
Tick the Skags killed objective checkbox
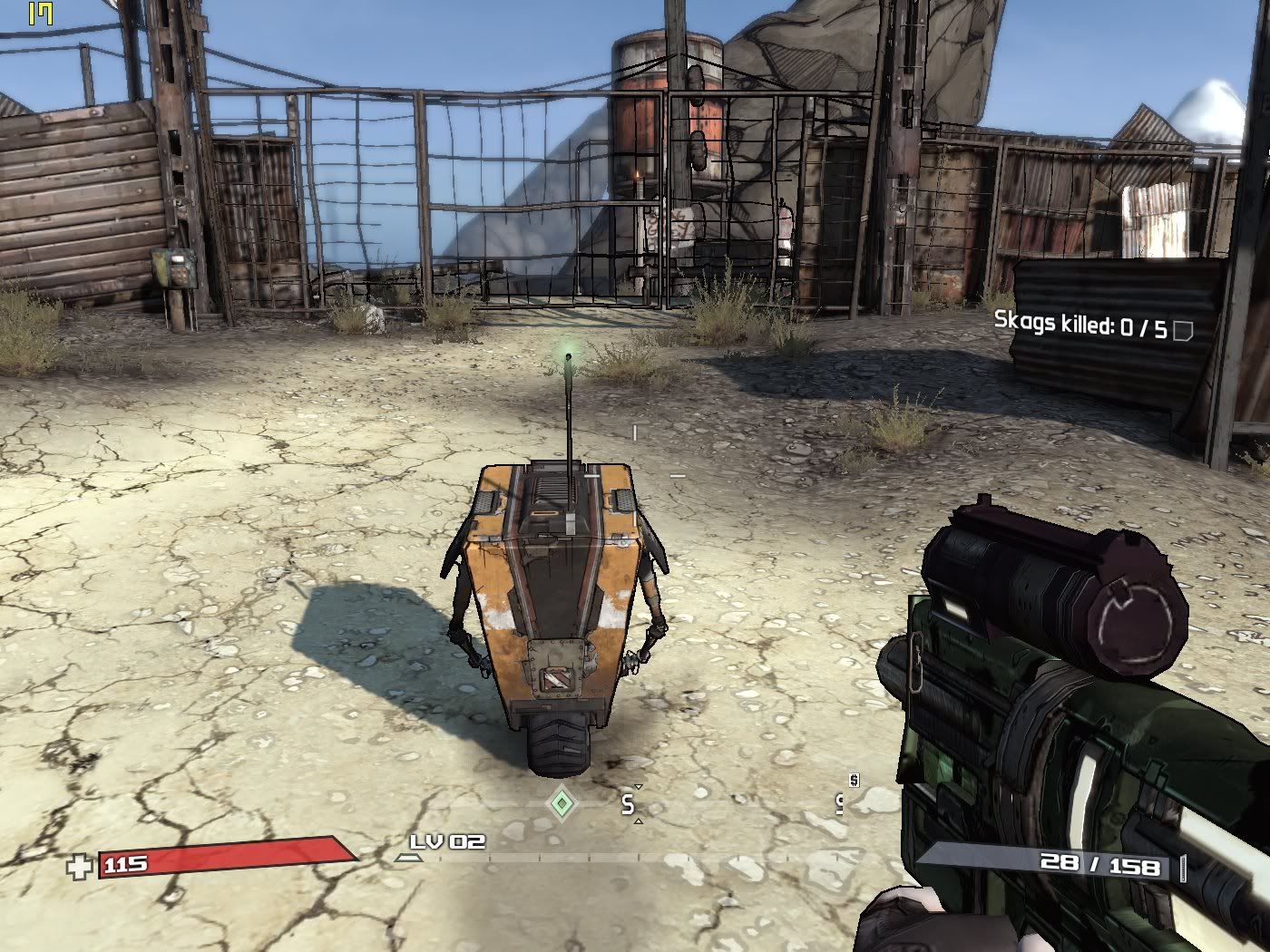click(x=1182, y=331)
